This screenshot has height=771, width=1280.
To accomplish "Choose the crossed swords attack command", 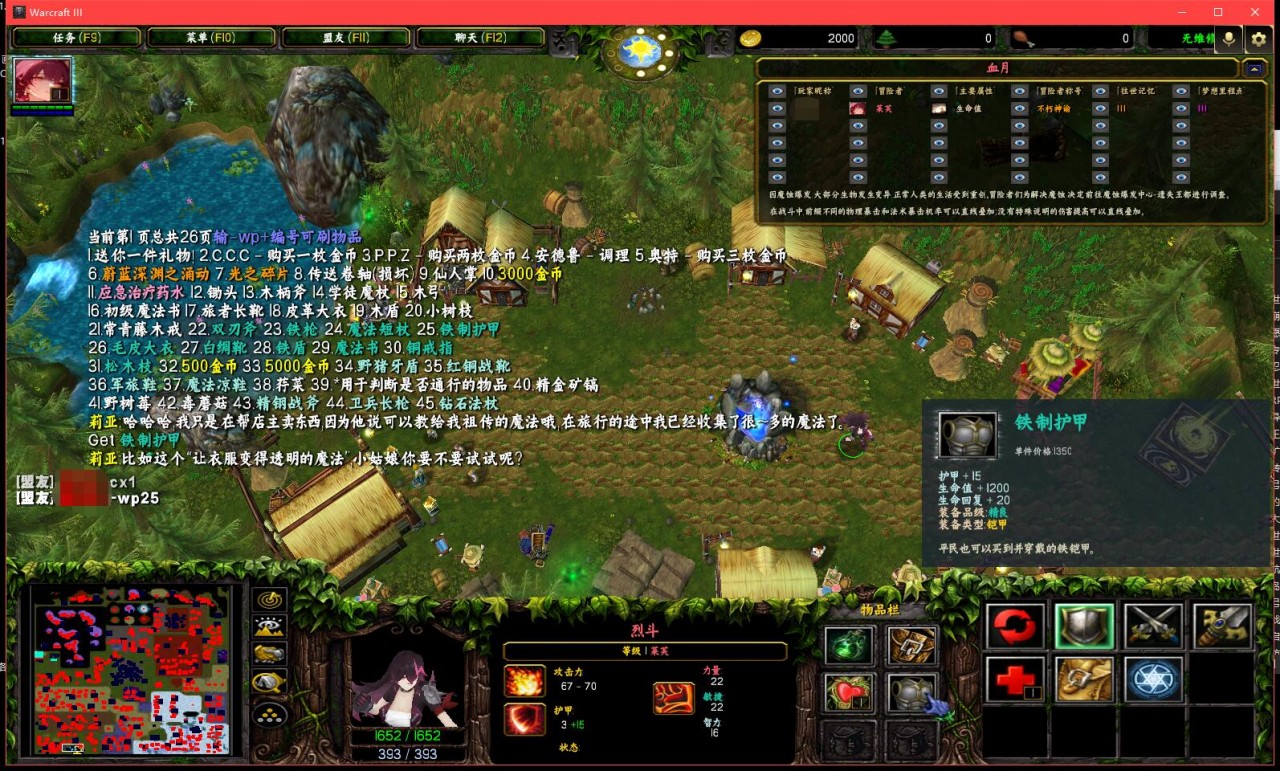I will coord(1153,627).
